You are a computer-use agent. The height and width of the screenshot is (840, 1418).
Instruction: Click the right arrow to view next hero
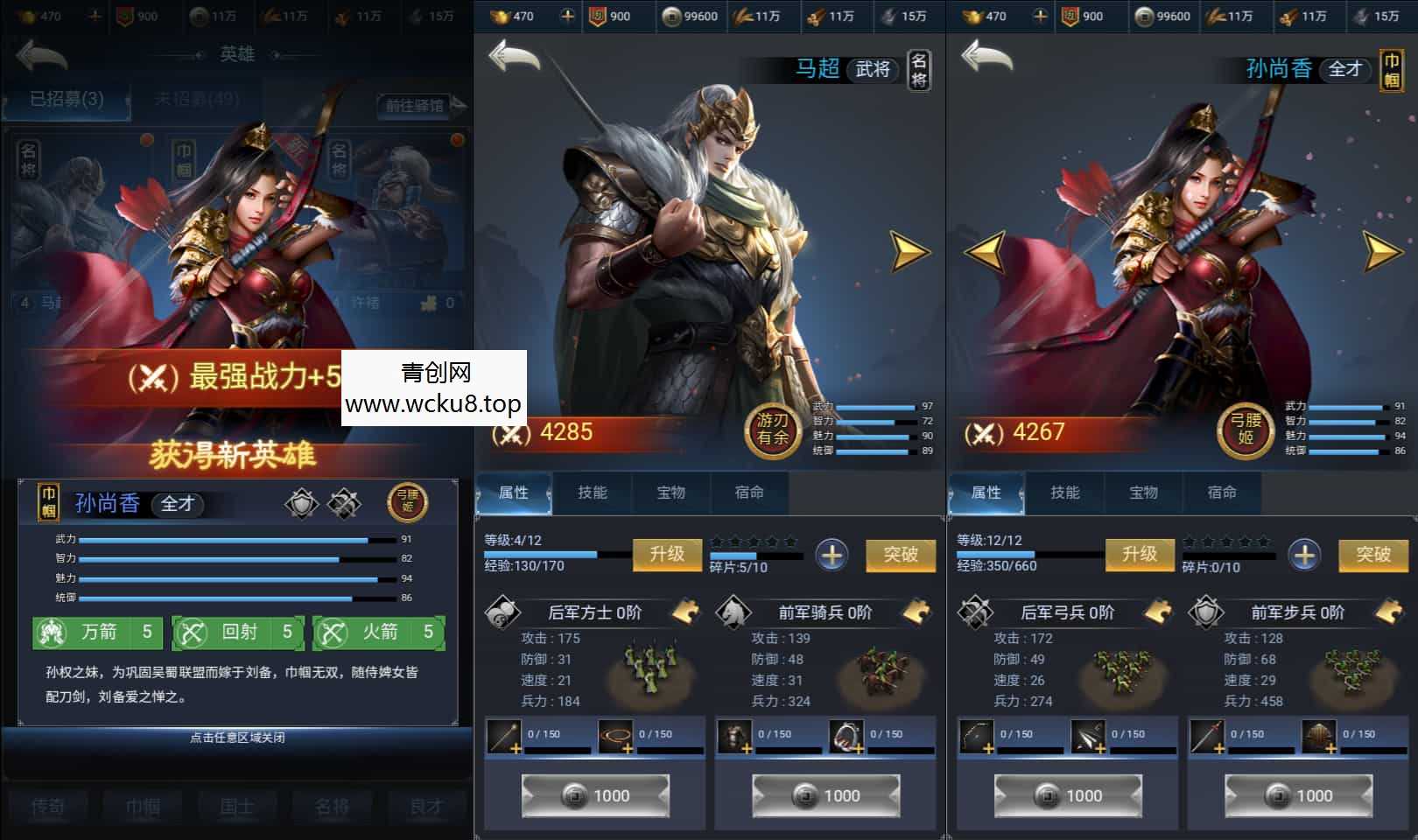coord(909,249)
